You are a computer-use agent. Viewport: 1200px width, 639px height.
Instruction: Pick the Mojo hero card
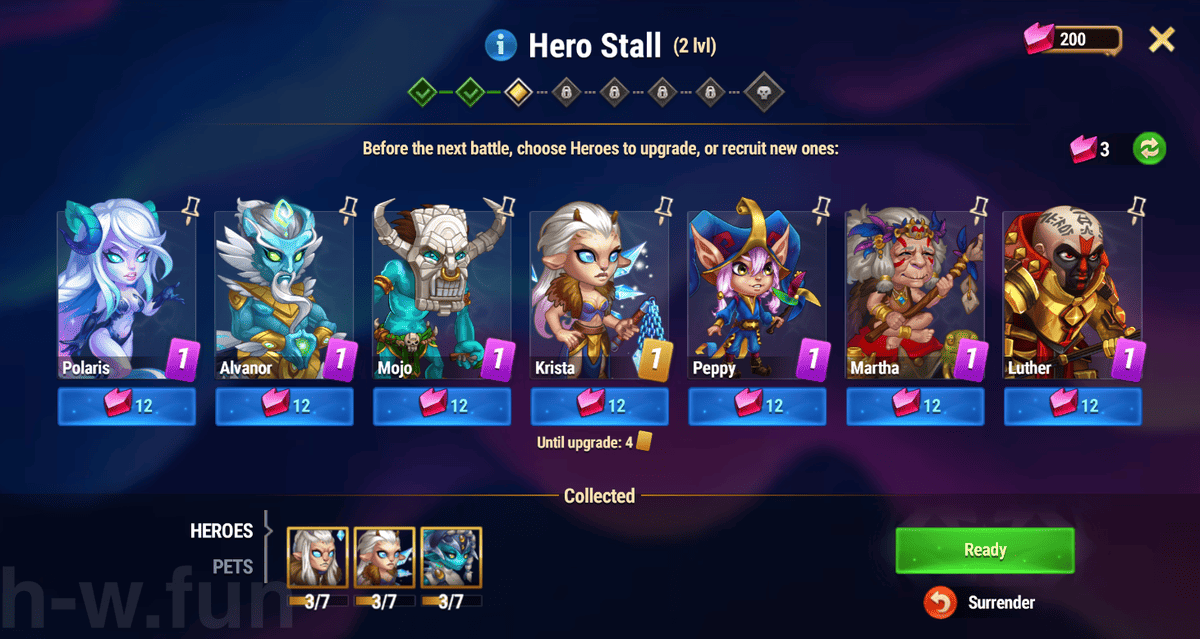442,290
